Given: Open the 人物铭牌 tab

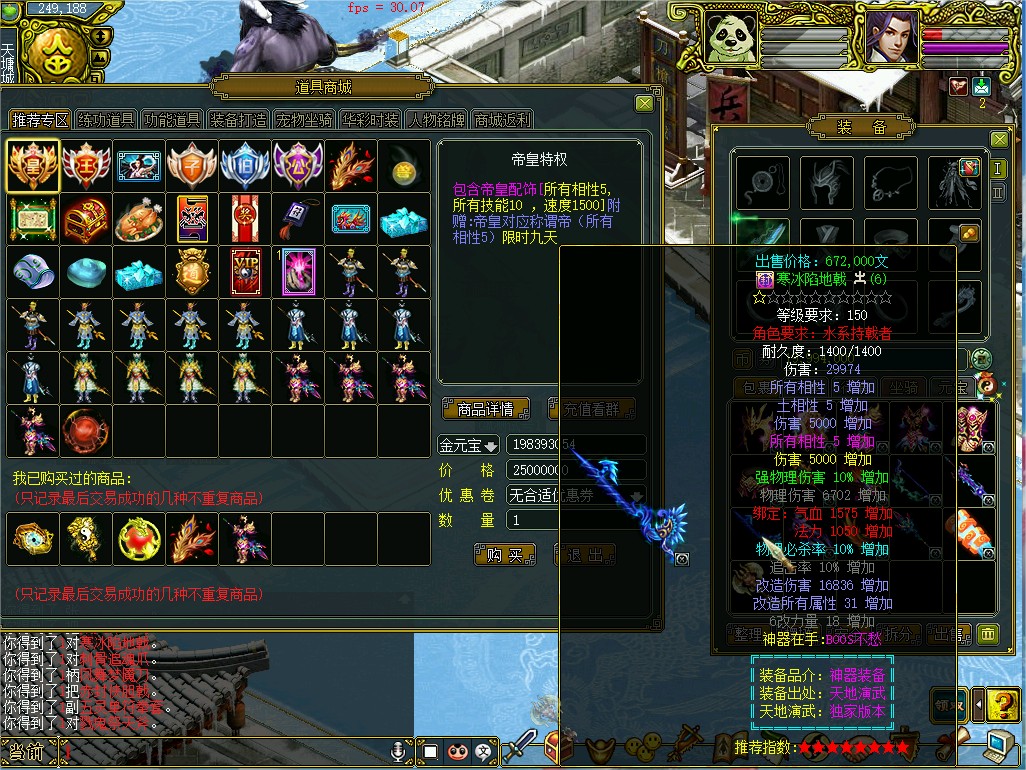Looking at the screenshot, I should pos(436,120).
